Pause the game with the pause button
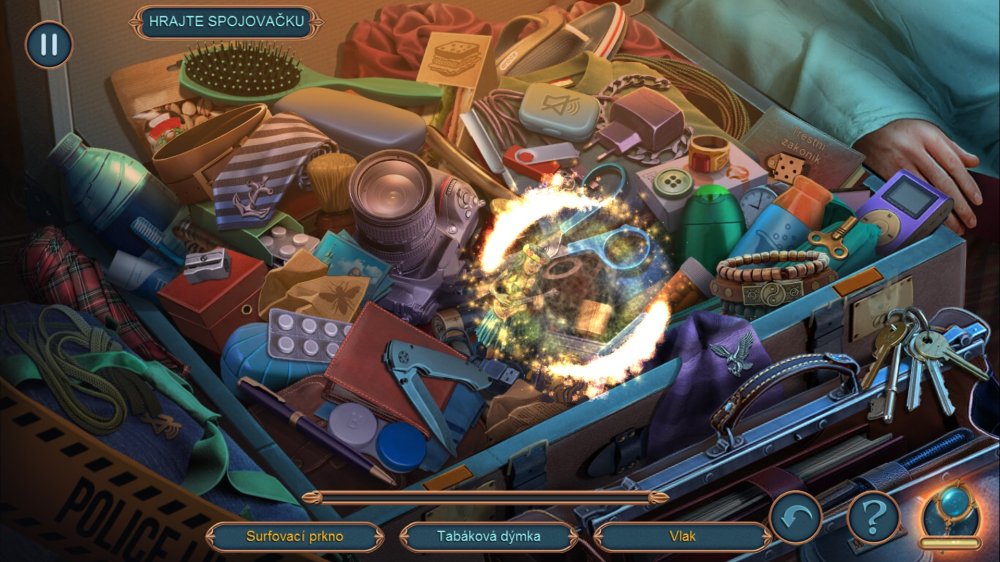The image size is (1000, 562). click(48, 44)
